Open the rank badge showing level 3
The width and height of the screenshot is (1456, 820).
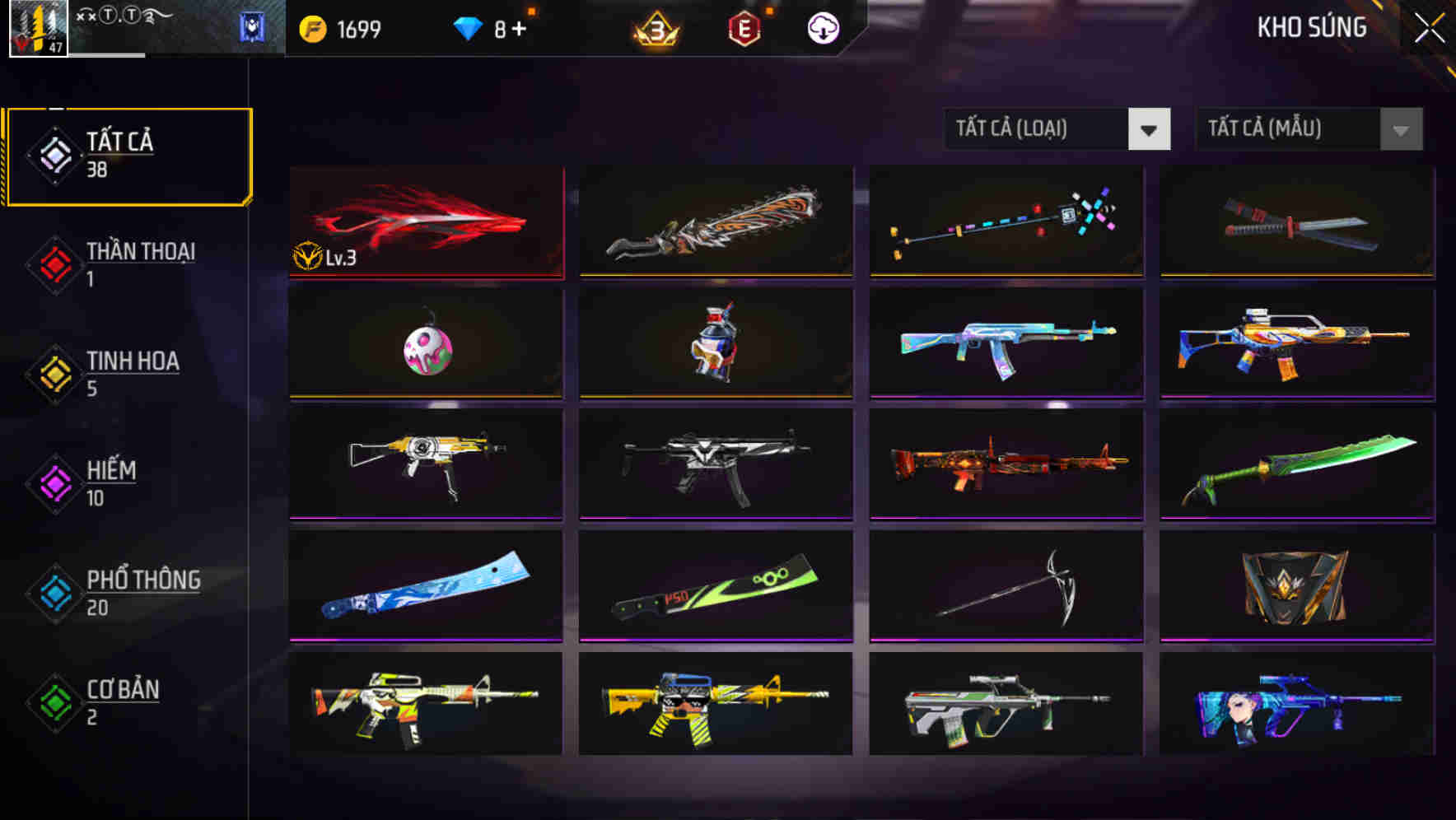coord(653,28)
